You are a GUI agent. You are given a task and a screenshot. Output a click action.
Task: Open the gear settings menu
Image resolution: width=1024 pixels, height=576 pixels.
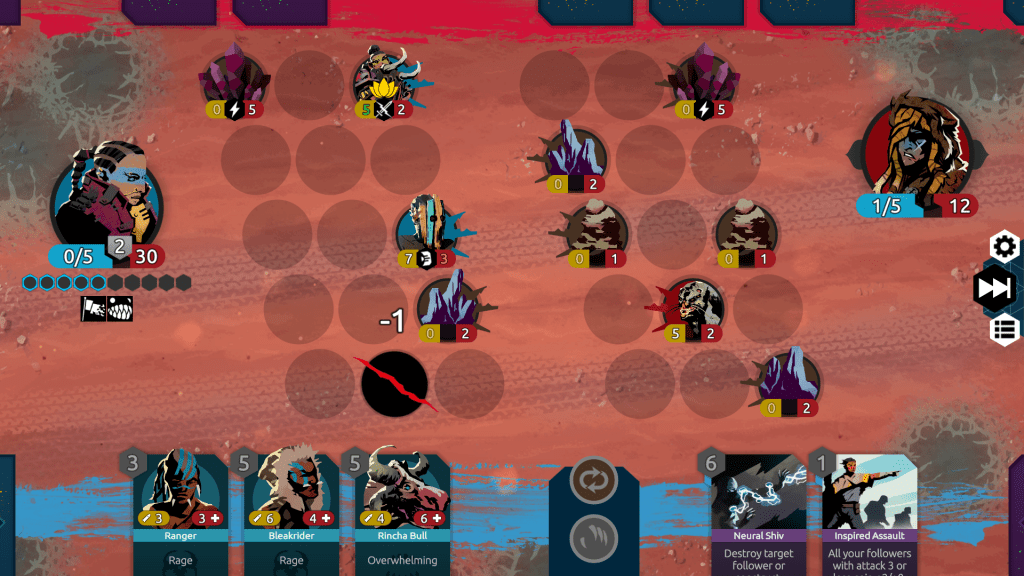click(1004, 246)
